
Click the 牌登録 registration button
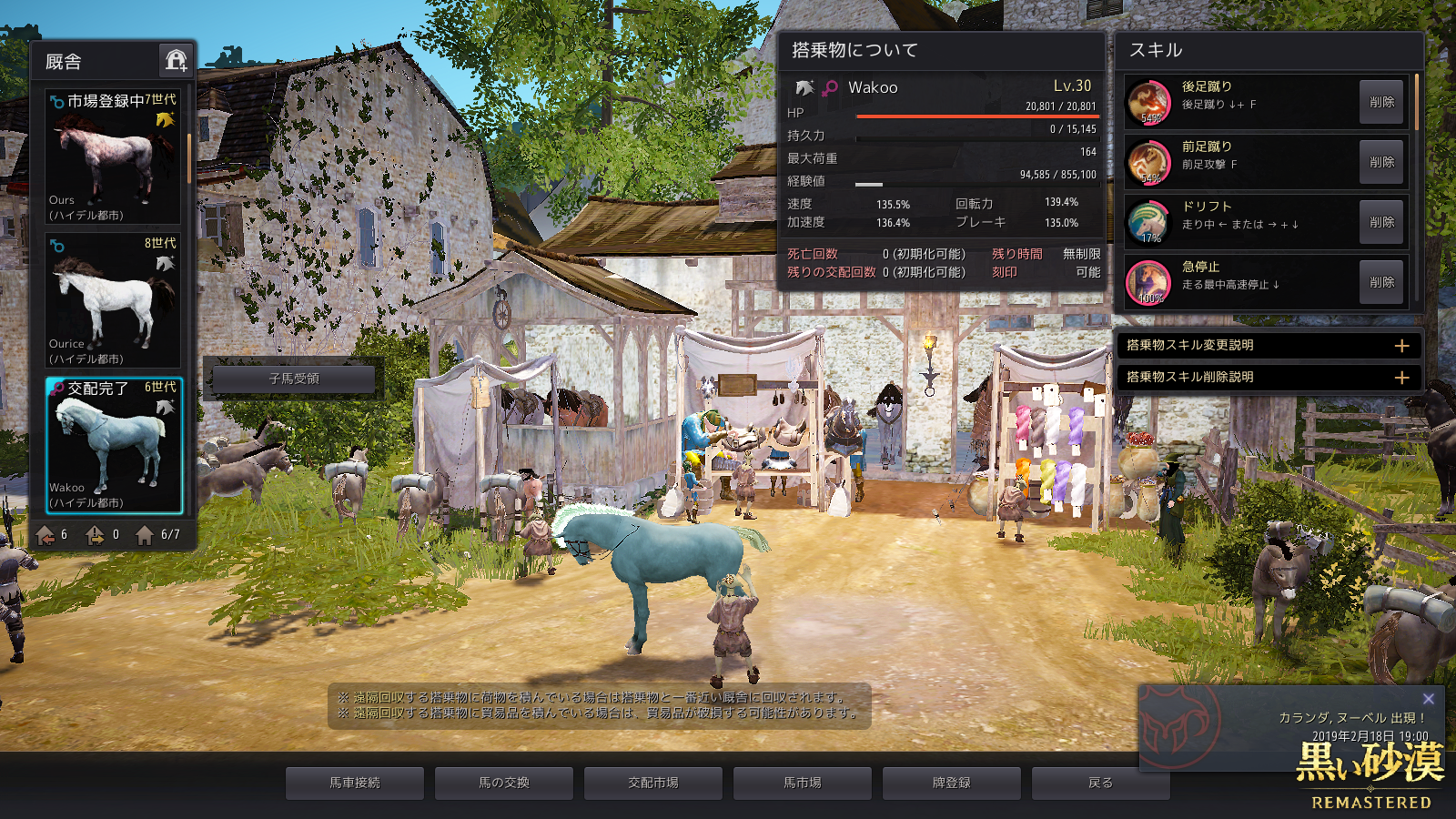pos(952,783)
